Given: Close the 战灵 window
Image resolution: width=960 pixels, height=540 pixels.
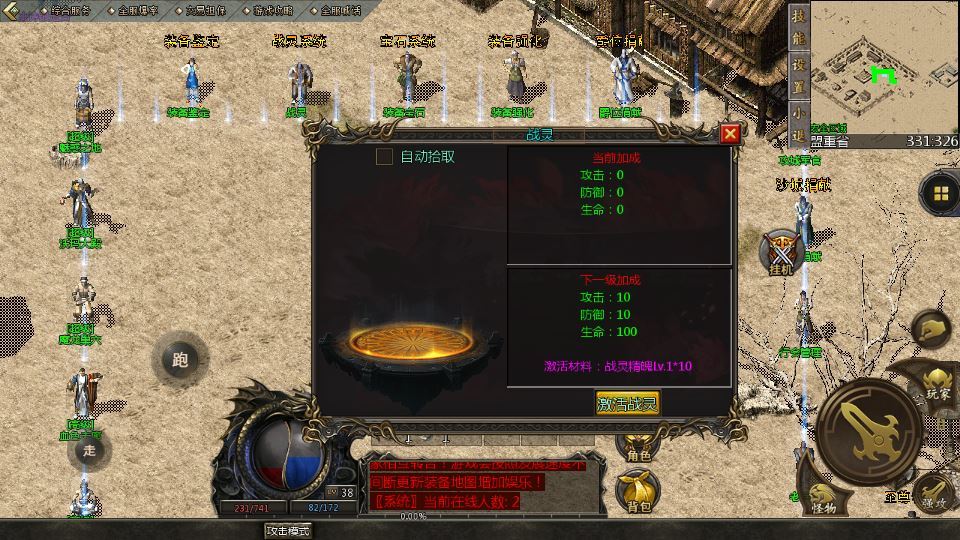Looking at the screenshot, I should point(730,134).
